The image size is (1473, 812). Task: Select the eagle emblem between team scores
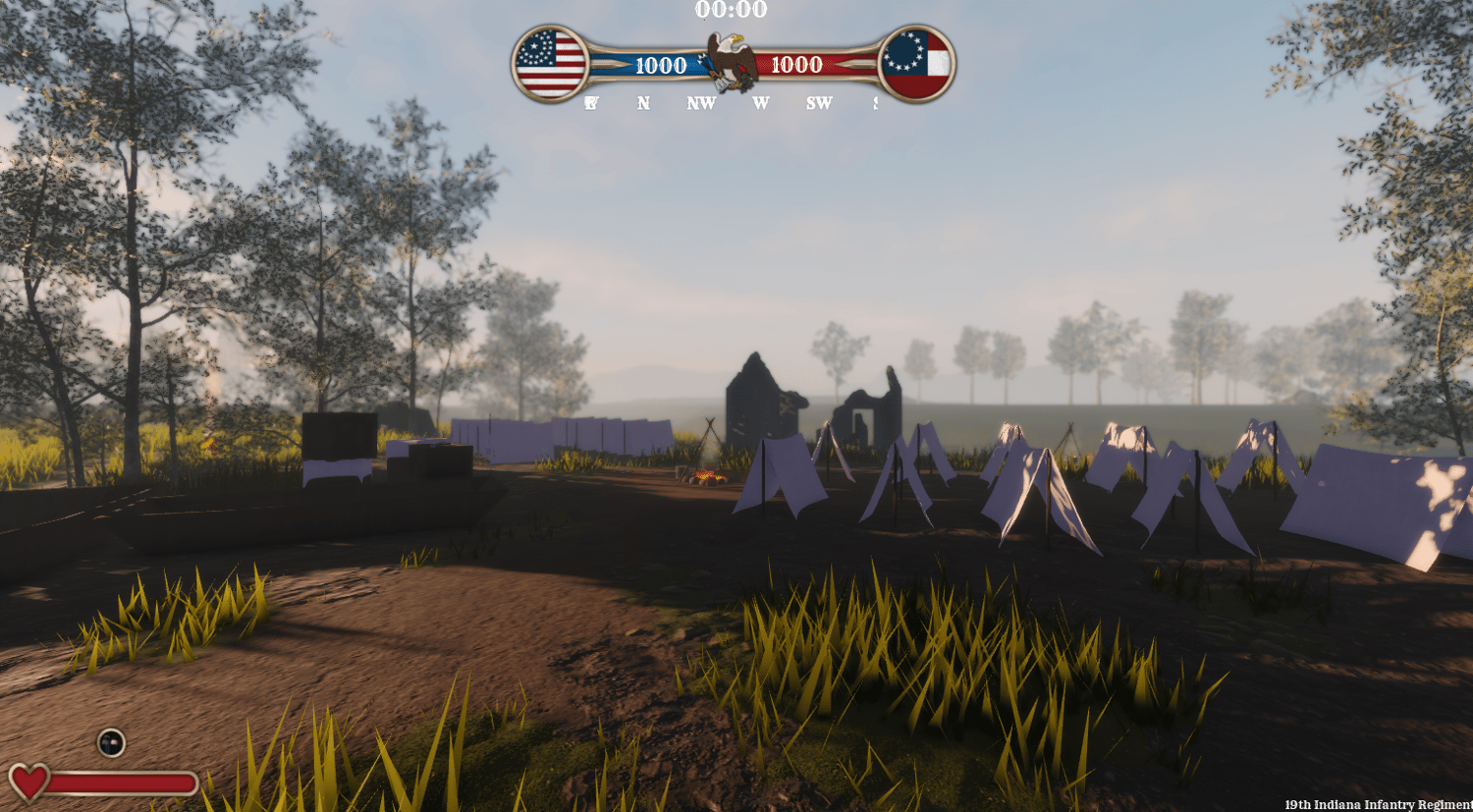coord(732,61)
